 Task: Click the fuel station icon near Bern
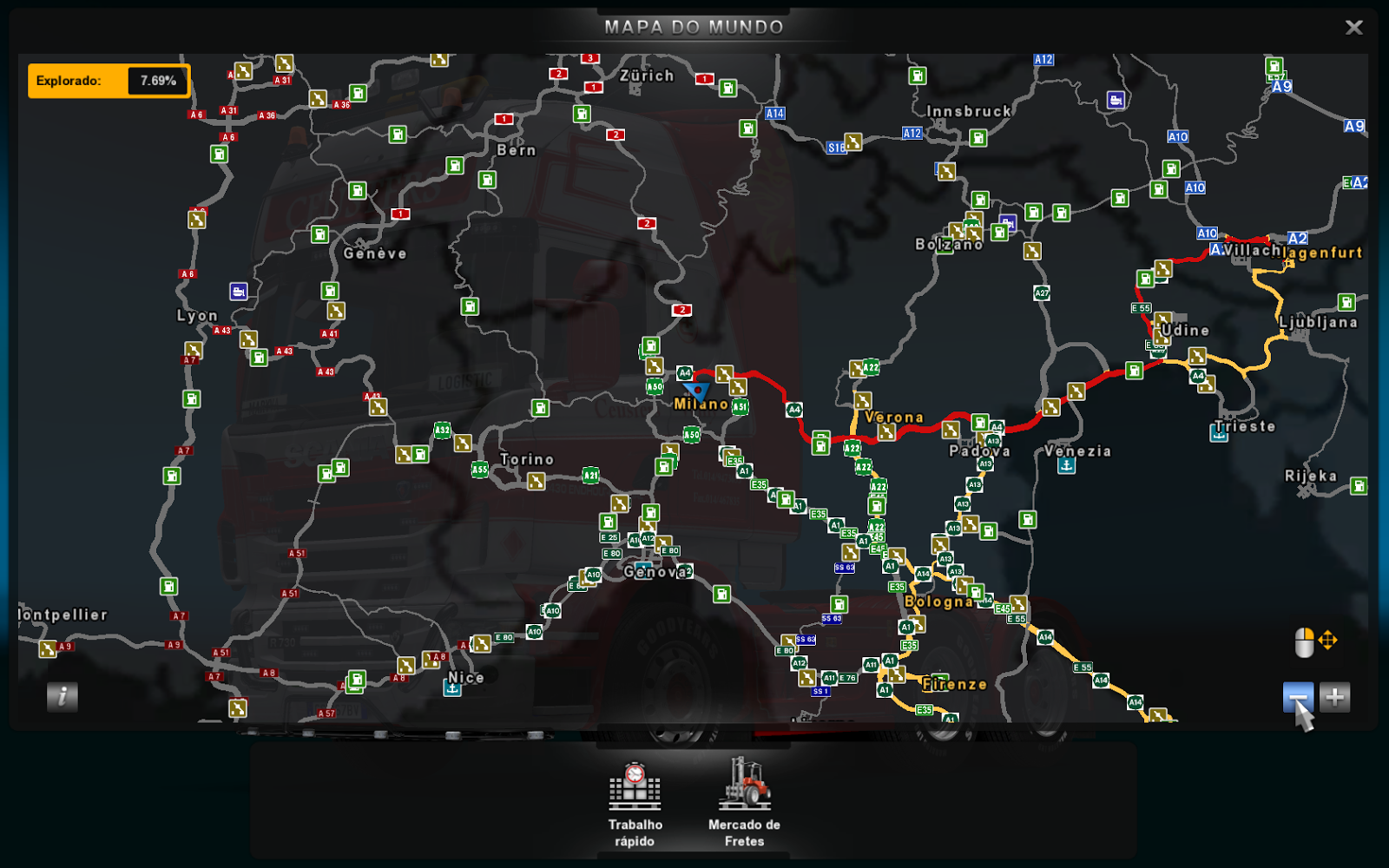click(x=487, y=181)
